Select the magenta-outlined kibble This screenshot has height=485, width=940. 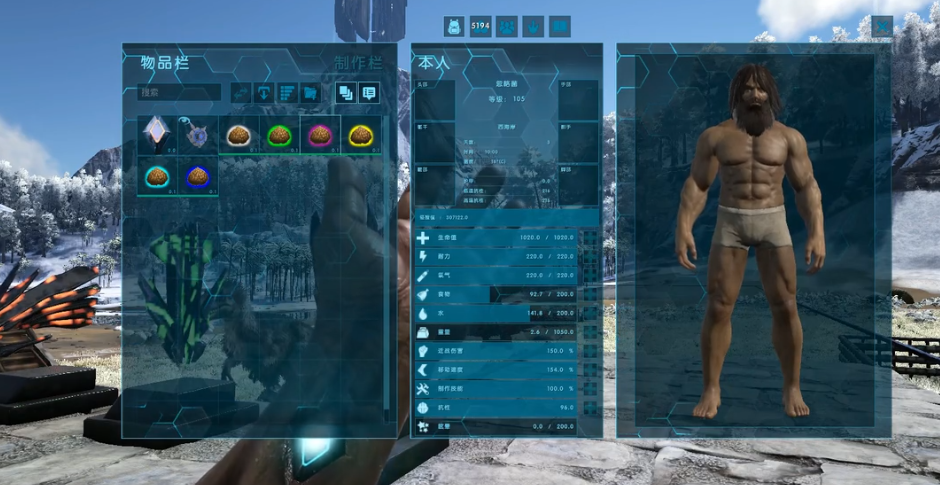pos(320,135)
